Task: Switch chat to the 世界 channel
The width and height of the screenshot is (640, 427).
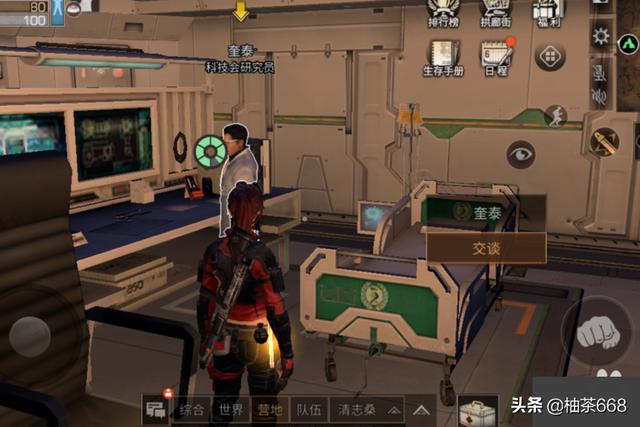Action: [x=232, y=410]
